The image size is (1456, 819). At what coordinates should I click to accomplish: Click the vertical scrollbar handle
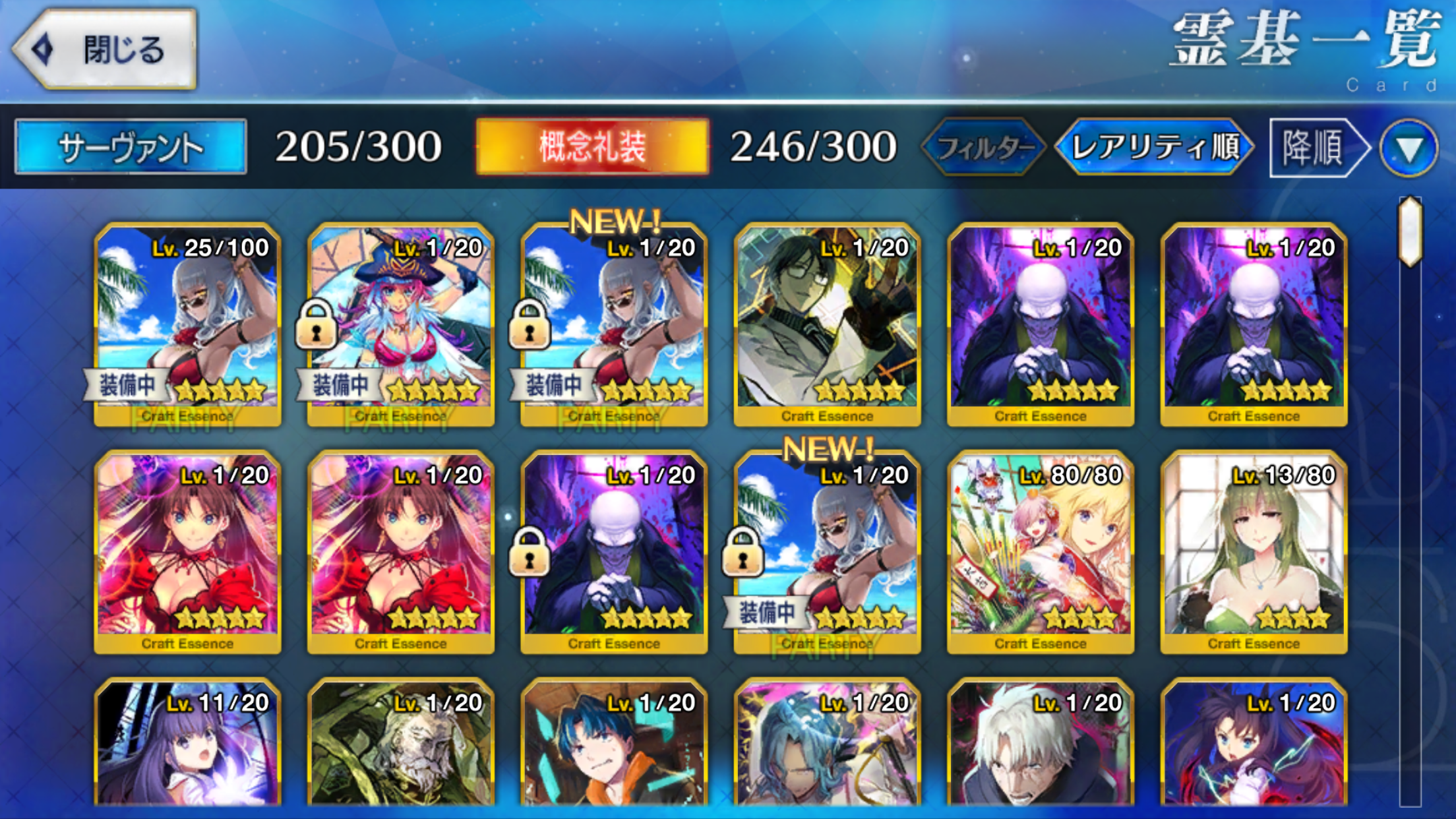pos(1410,231)
